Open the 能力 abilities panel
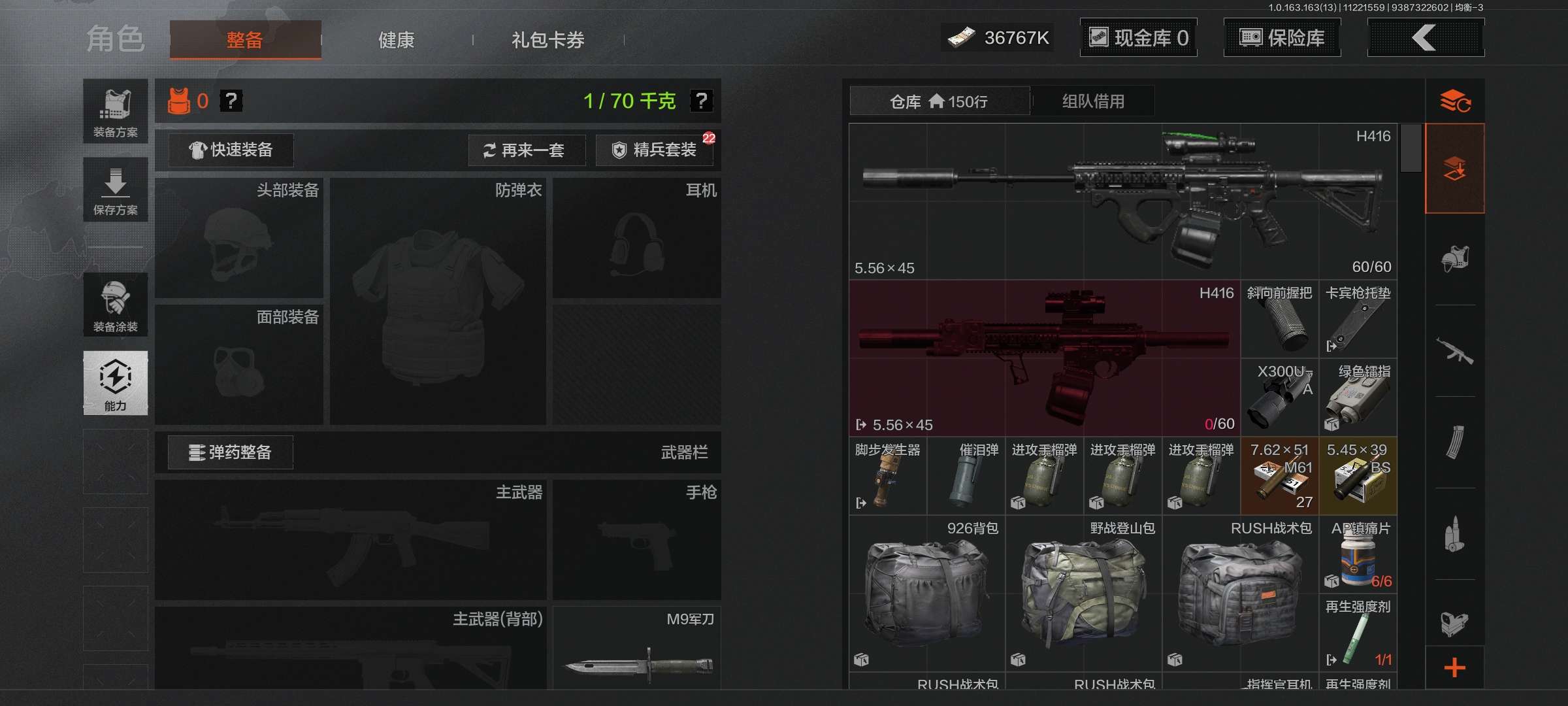Viewport: 1568px width, 706px height. click(x=115, y=383)
